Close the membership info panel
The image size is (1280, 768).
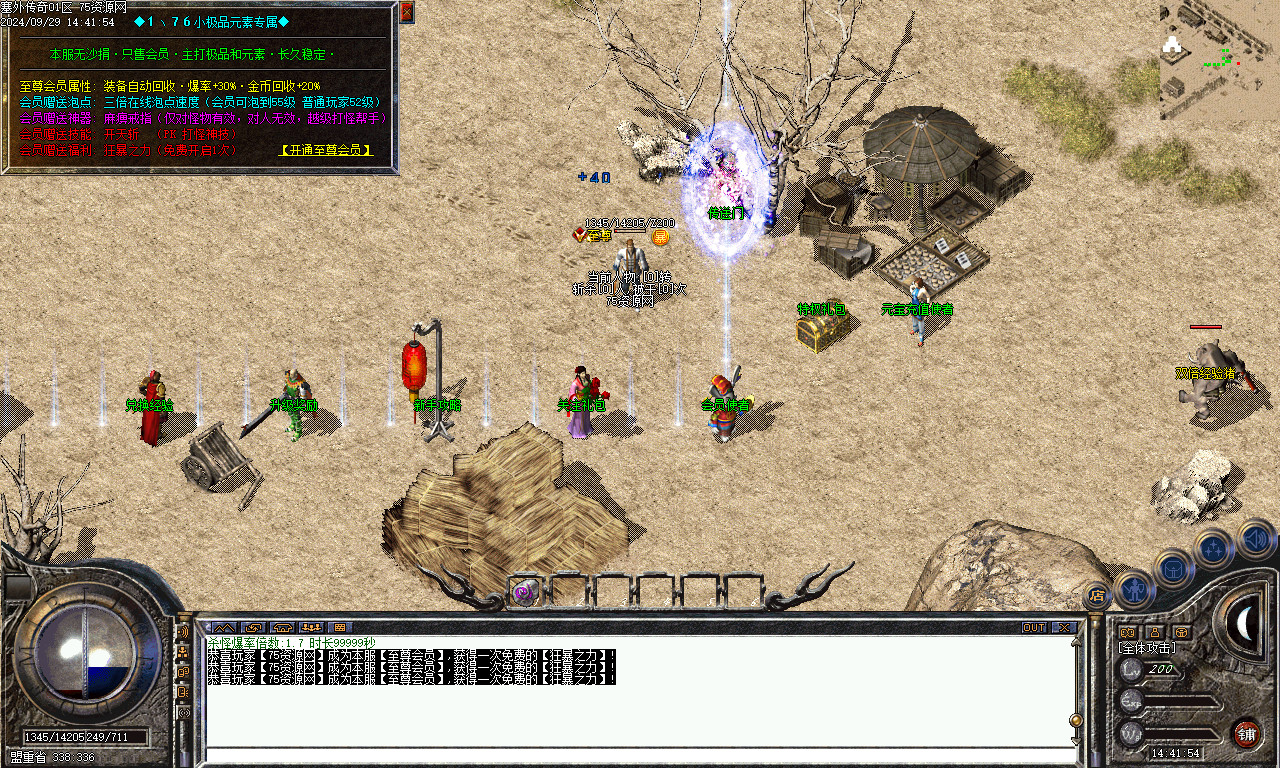(x=406, y=12)
